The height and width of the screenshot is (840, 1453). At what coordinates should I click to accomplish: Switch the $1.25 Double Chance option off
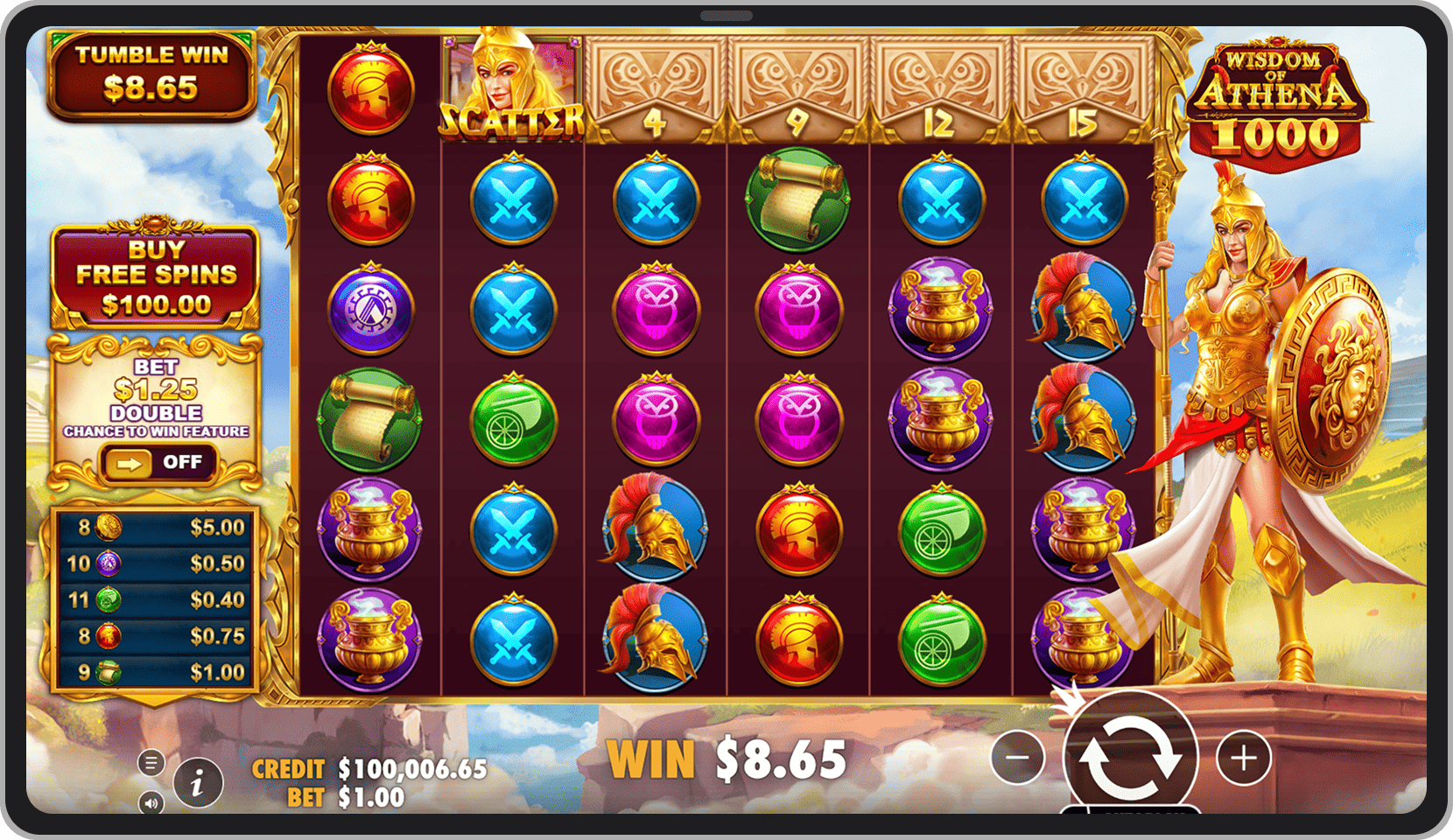click(x=159, y=463)
